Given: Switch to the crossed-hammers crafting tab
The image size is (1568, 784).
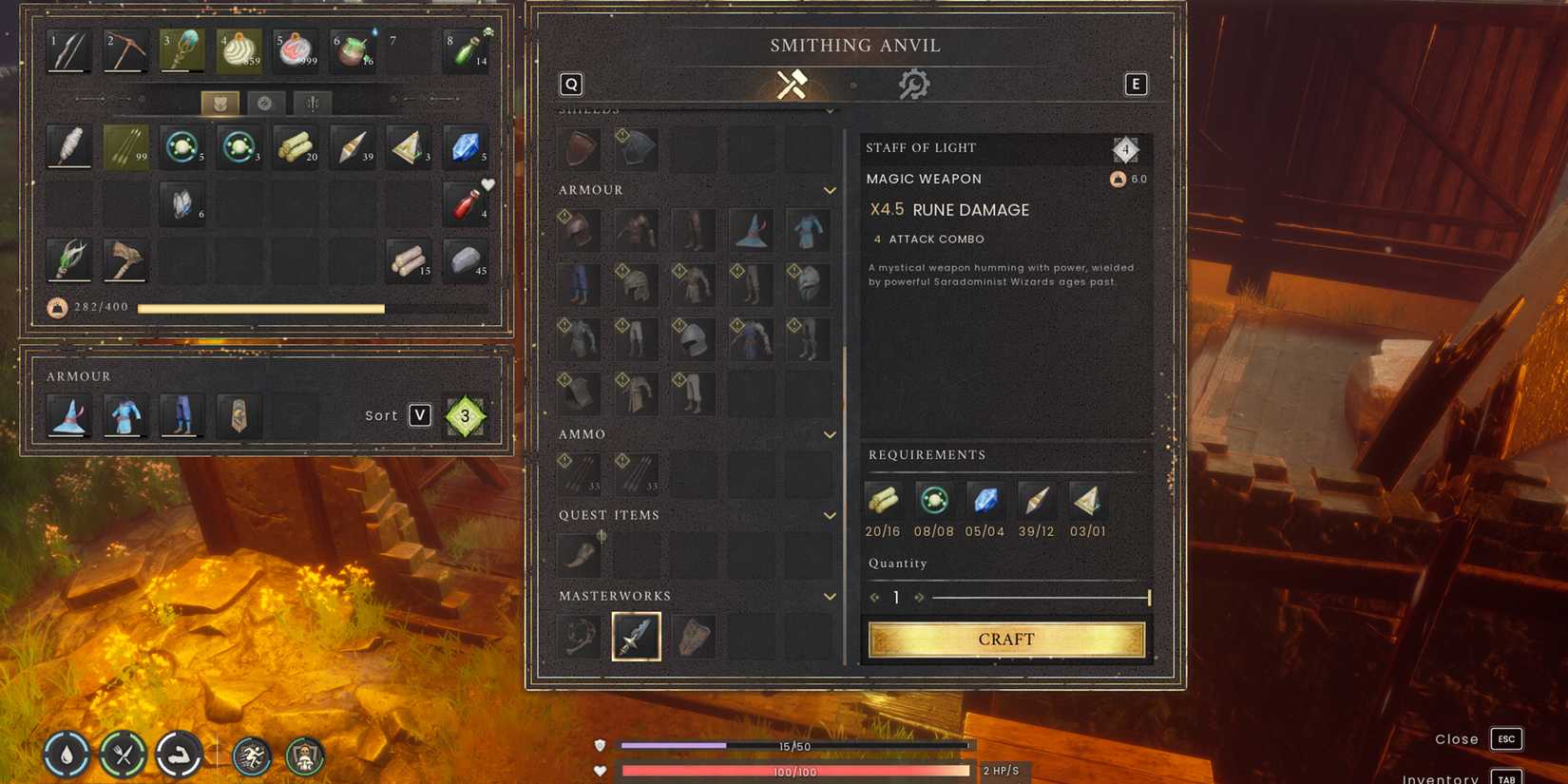Looking at the screenshot, I should pos(792,85).
